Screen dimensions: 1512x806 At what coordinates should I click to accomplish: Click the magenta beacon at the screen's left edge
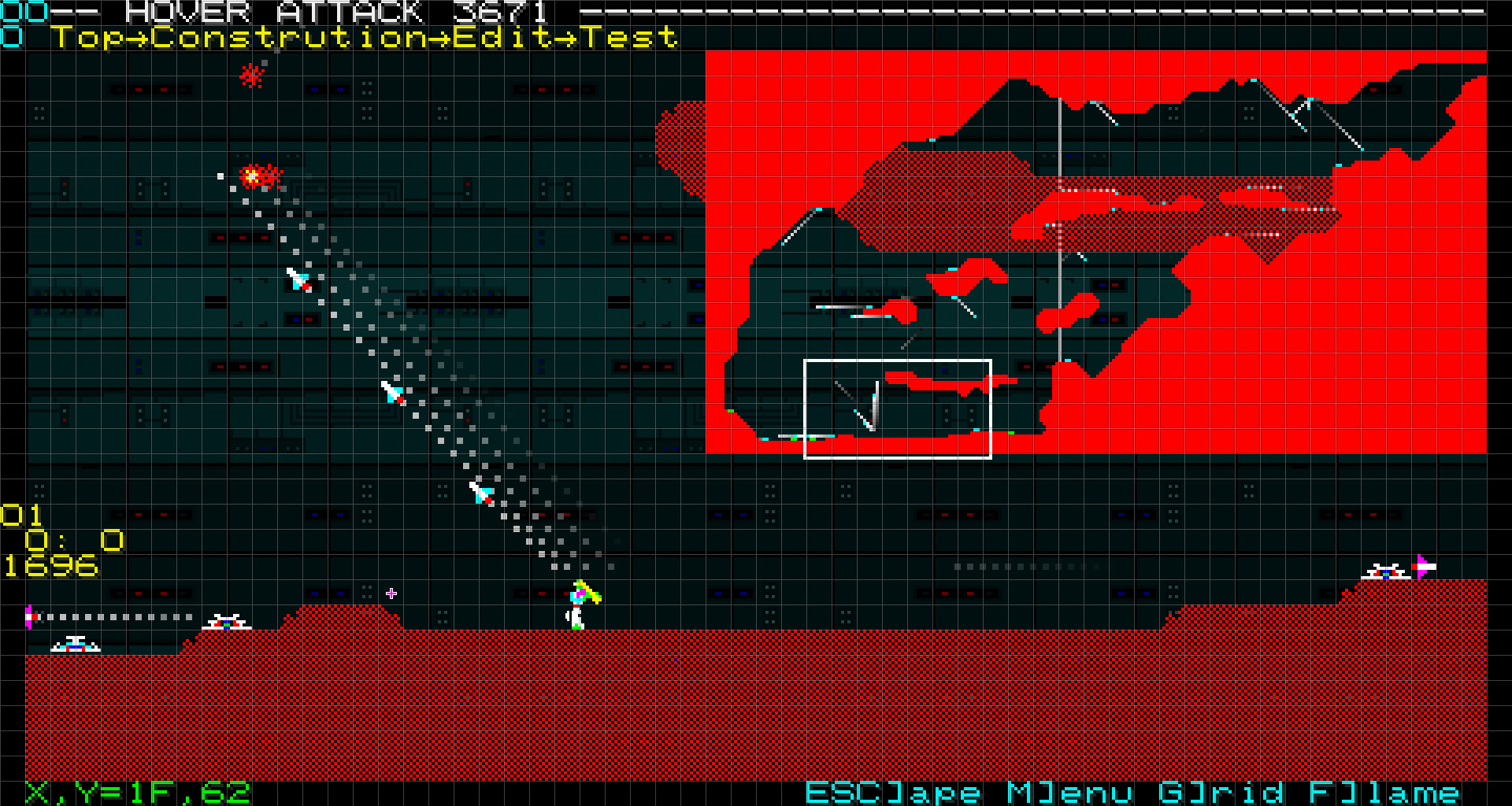pos(30,616)
